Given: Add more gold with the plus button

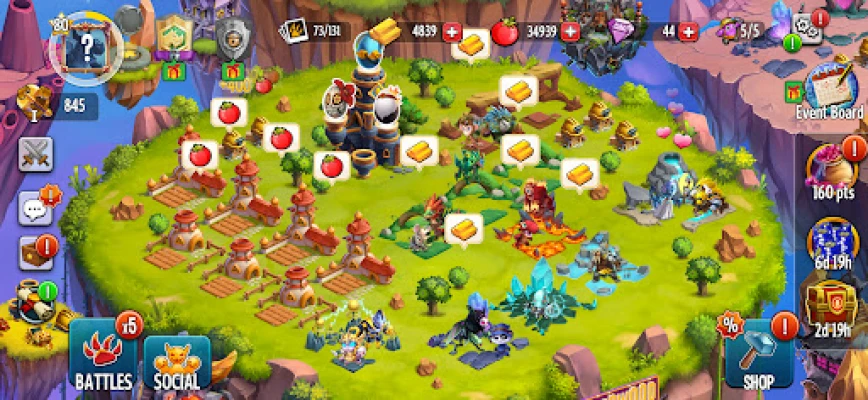Looking at the screenshot, I should click(x=451, y=31).
